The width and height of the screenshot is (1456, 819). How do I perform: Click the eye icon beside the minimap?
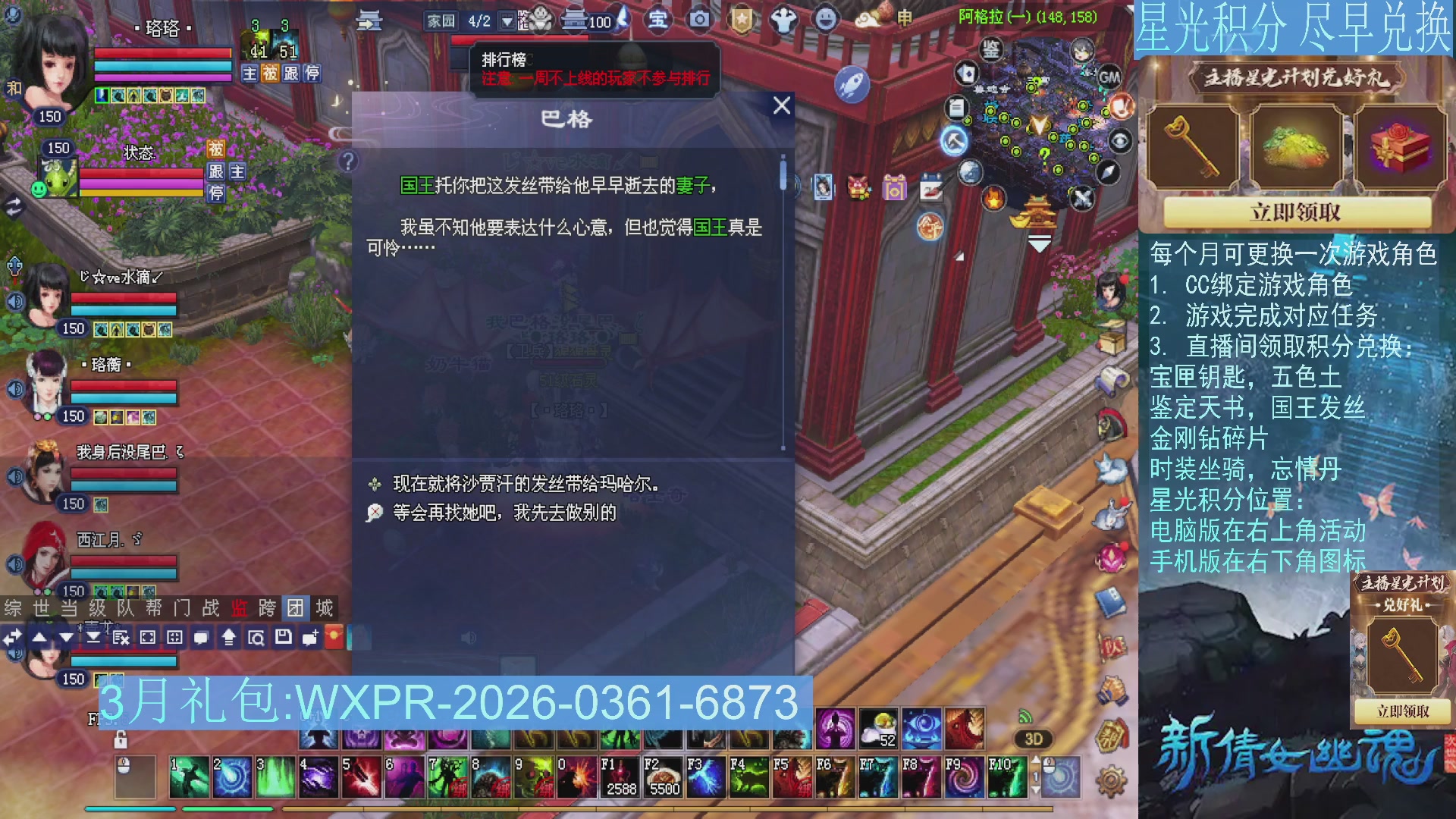click(1119, 142)
